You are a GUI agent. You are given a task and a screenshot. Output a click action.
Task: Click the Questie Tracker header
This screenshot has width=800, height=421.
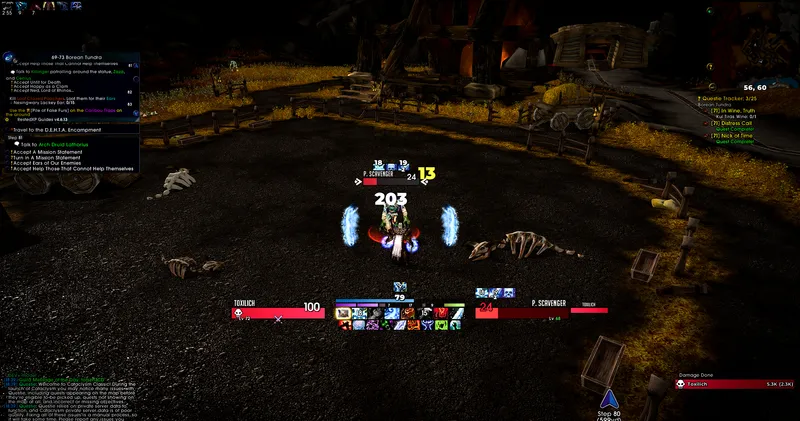(x=735, y=98)
